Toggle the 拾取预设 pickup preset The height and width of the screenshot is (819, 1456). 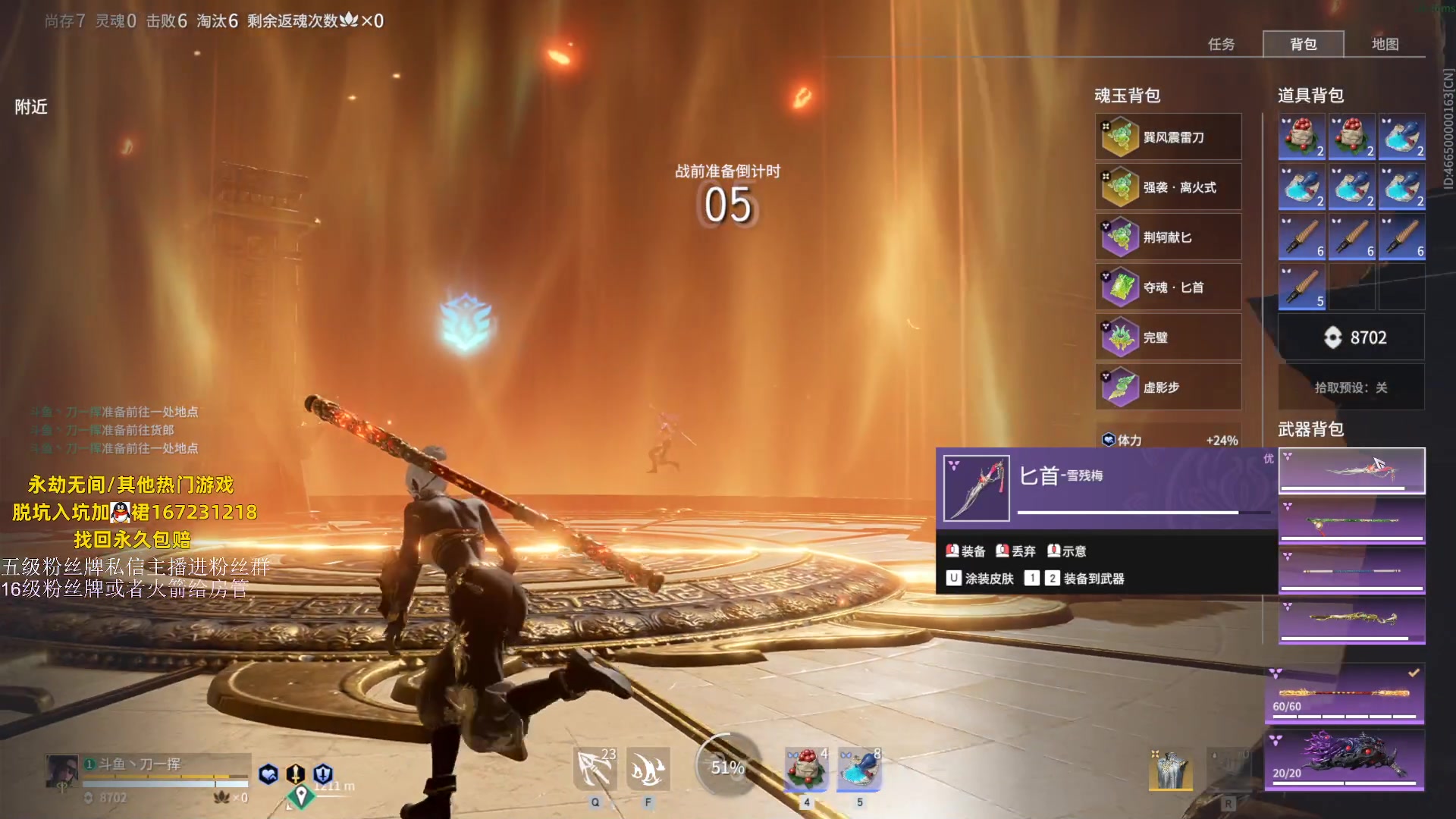pos(1351,388)
